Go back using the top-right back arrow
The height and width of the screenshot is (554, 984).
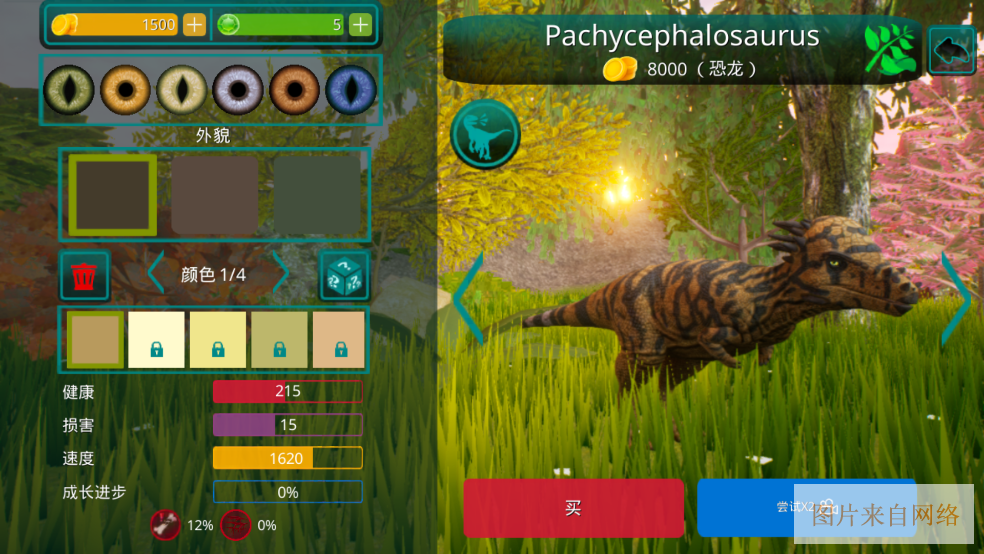952,50
